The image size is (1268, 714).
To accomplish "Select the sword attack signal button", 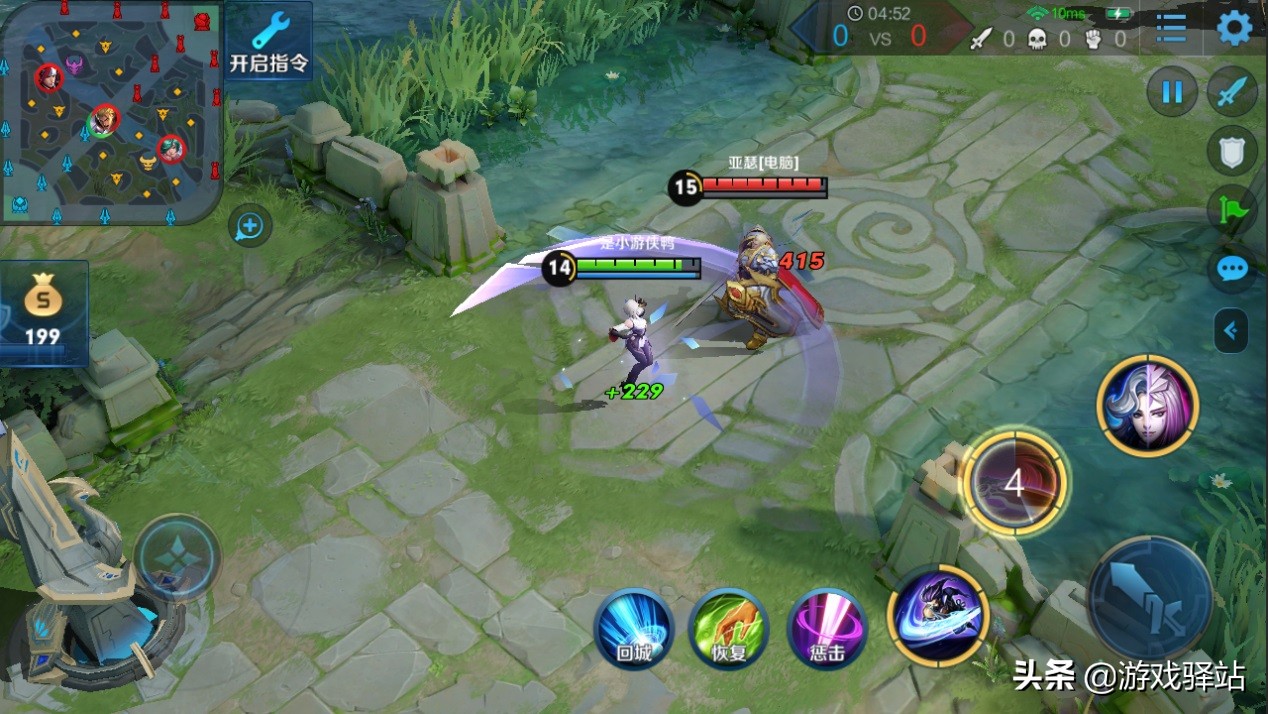I will [1232, 93].
